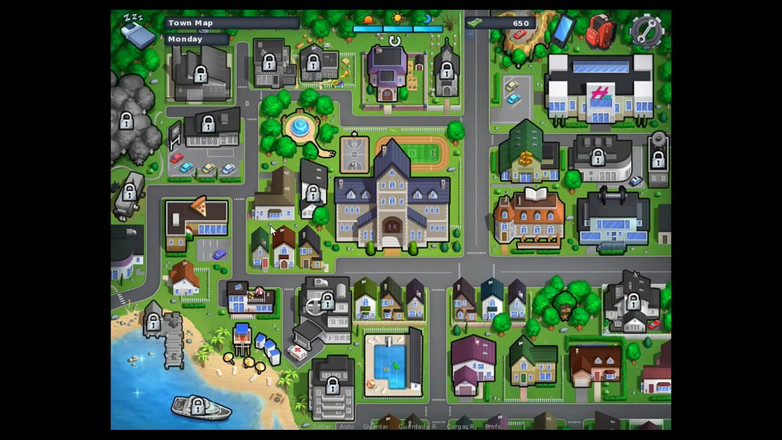Choose the mall with the pink hashtag
The image size is (782, 440).
point(599,88)
